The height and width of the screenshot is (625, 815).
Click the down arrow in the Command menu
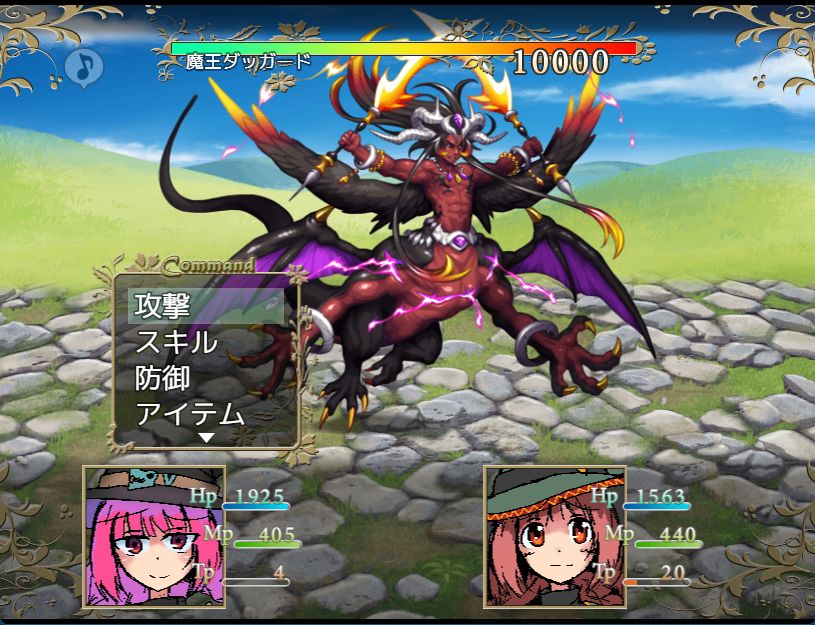pyautogui.click(x=206, y=437)
